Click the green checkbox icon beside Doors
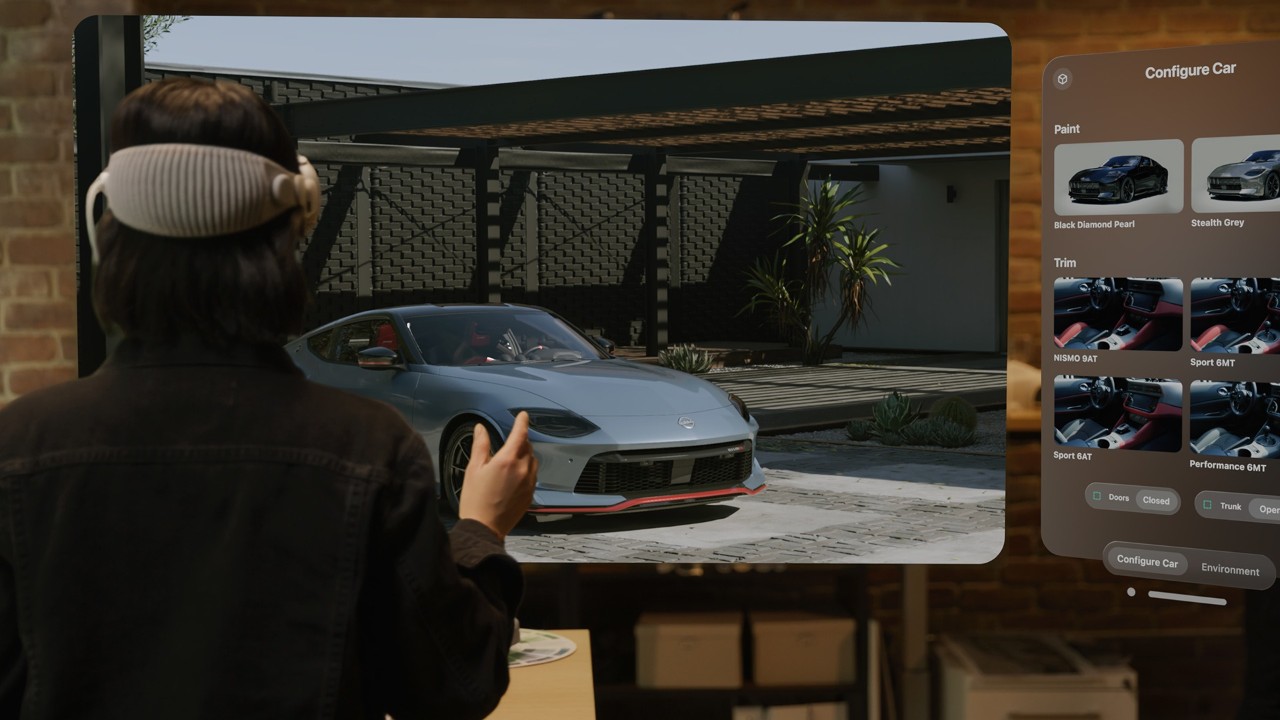 coord(1095,496)
